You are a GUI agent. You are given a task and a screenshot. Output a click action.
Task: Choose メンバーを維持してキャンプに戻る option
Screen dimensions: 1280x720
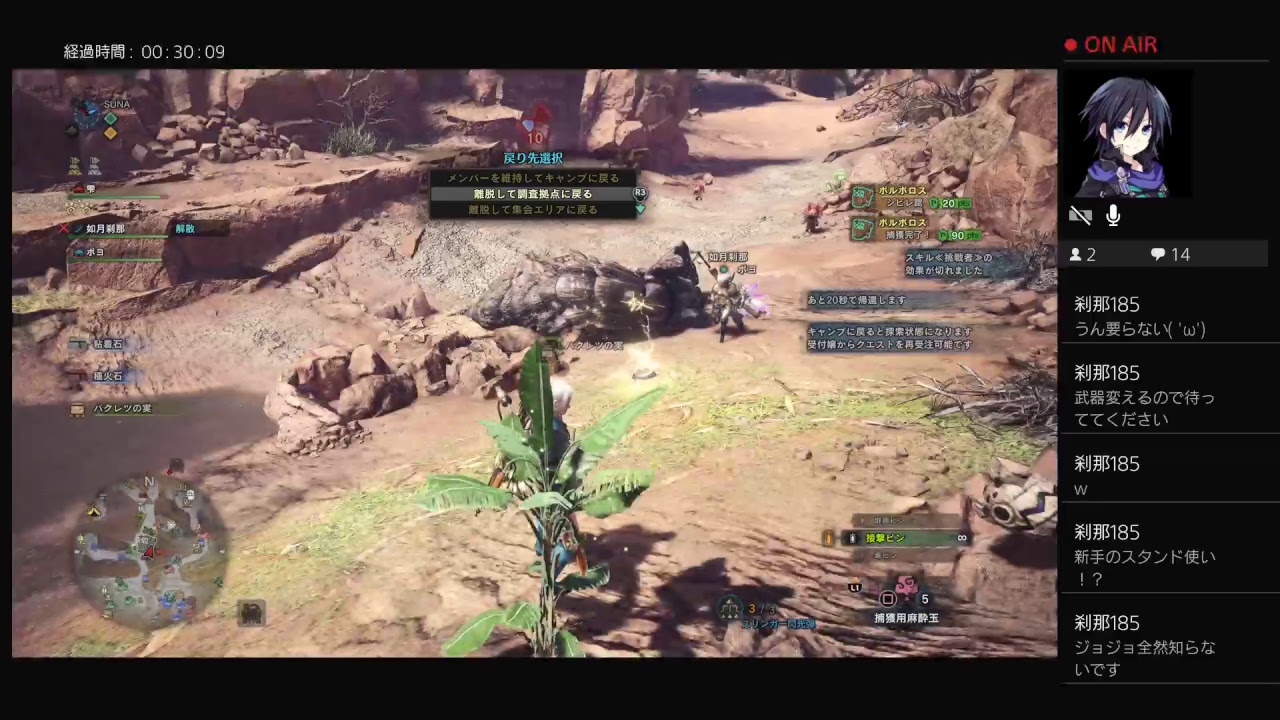point(532,177)
